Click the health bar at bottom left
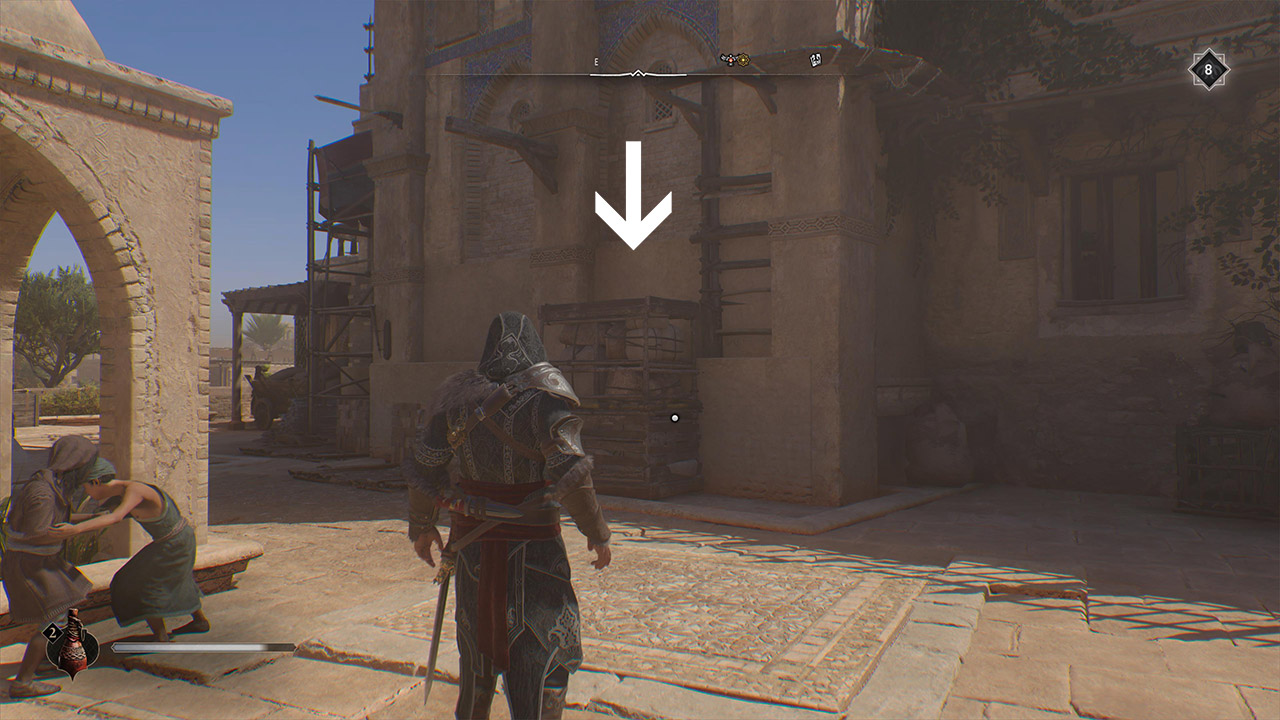1280x720 pixels. click(205, 649)
